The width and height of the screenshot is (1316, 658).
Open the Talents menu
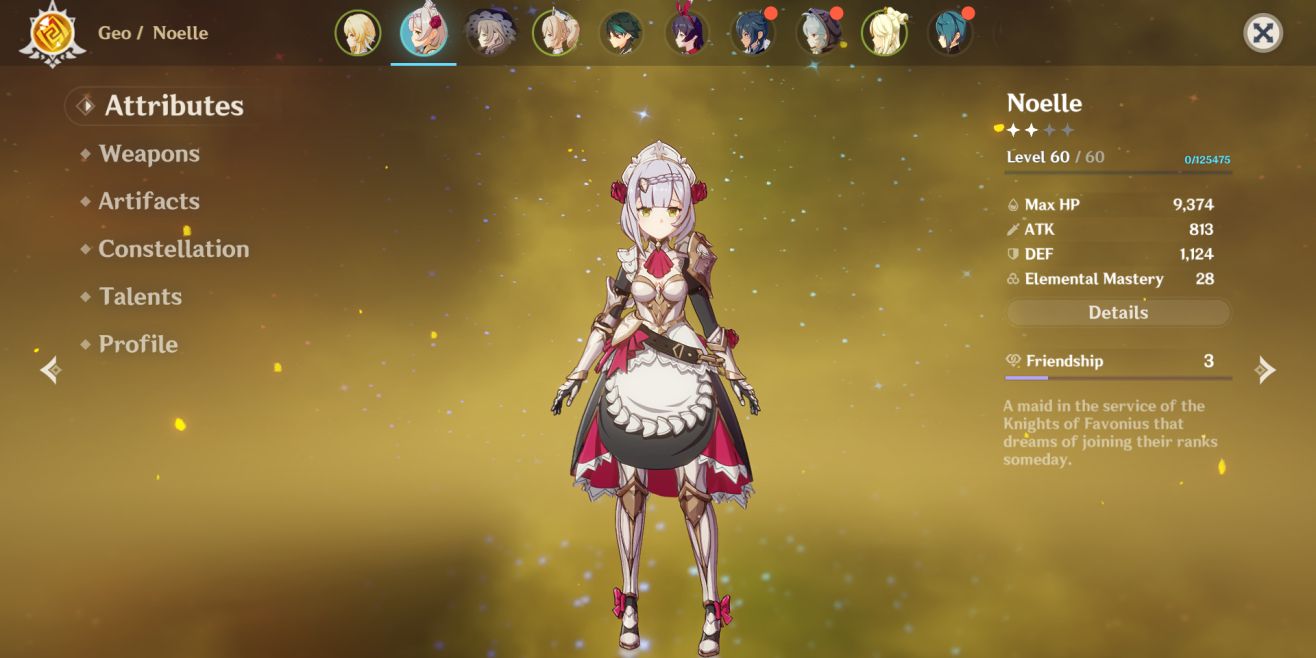point(140,297)
